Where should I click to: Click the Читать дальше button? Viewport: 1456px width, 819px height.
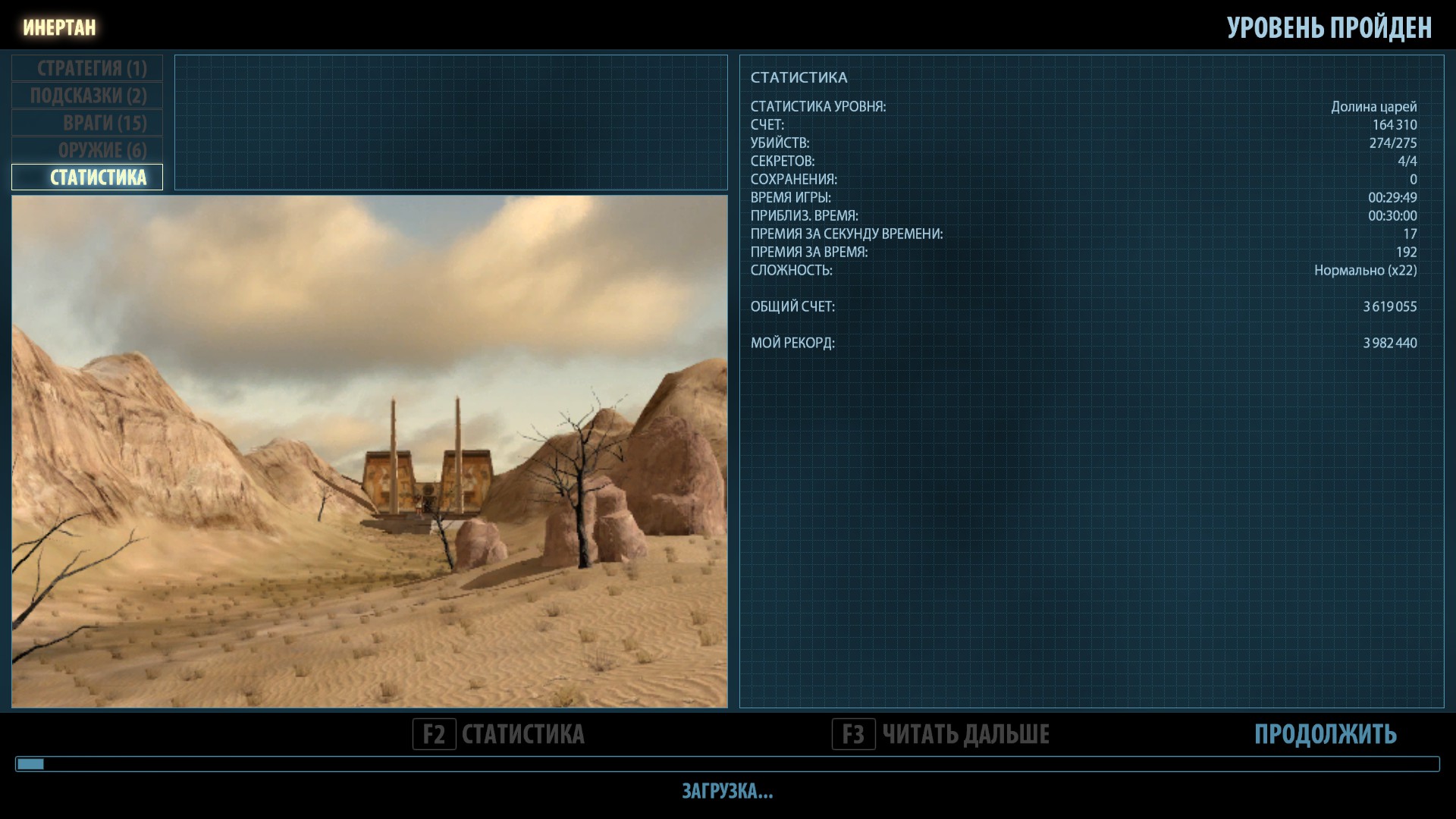point(941,734)
